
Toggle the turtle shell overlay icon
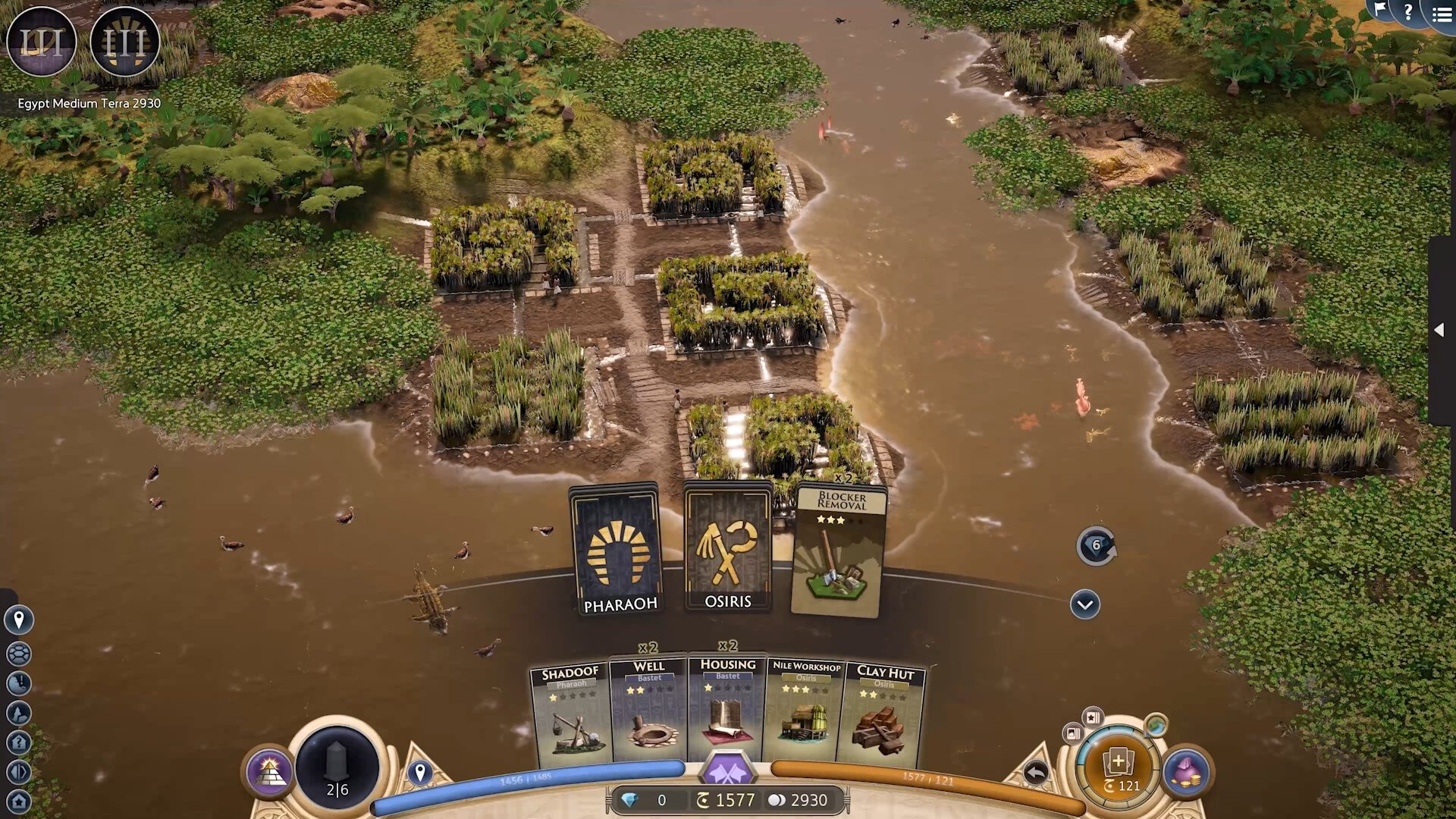pyautogui.click(x=19, y=653)
